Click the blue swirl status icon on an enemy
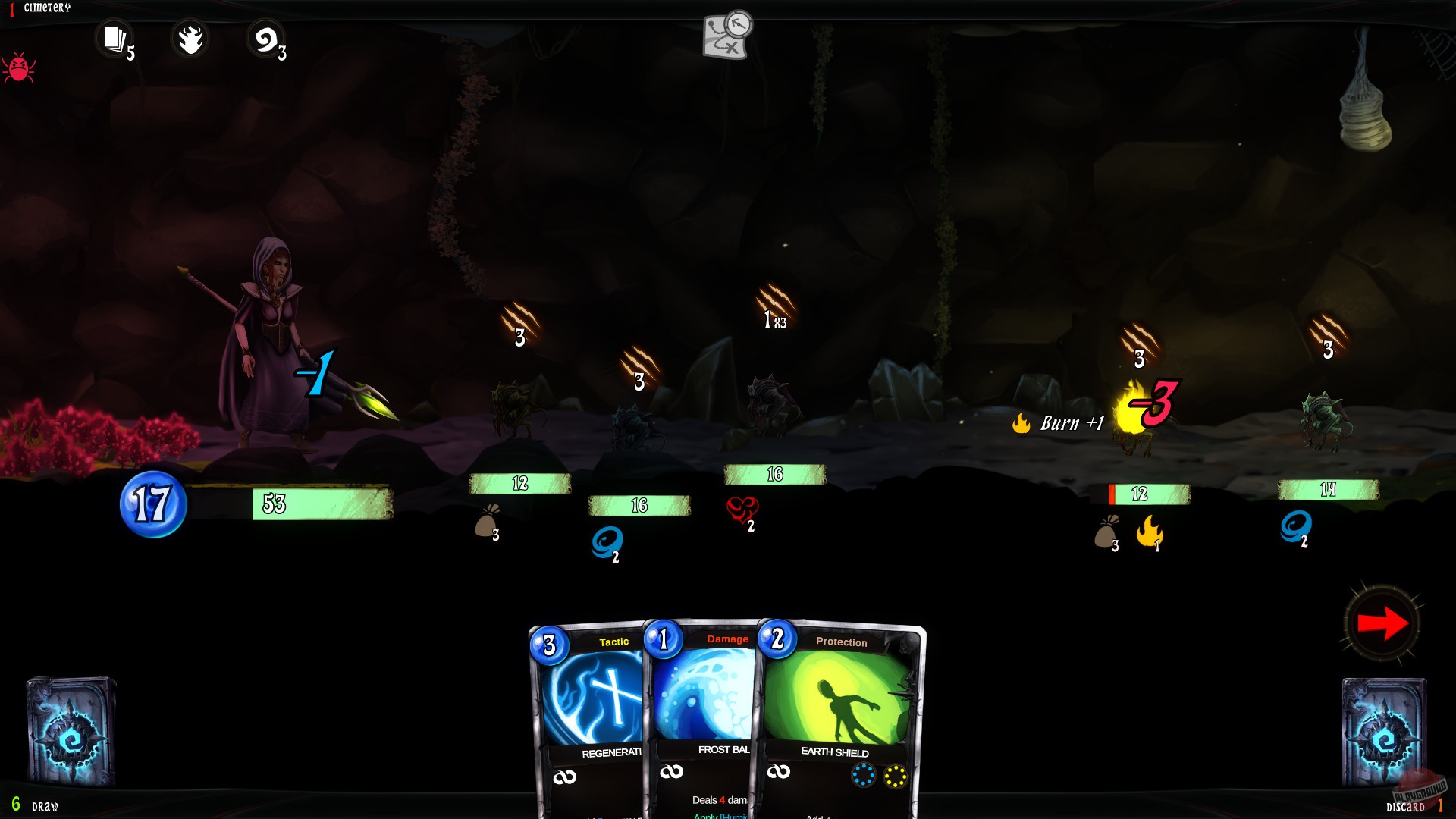 (607, 541)
